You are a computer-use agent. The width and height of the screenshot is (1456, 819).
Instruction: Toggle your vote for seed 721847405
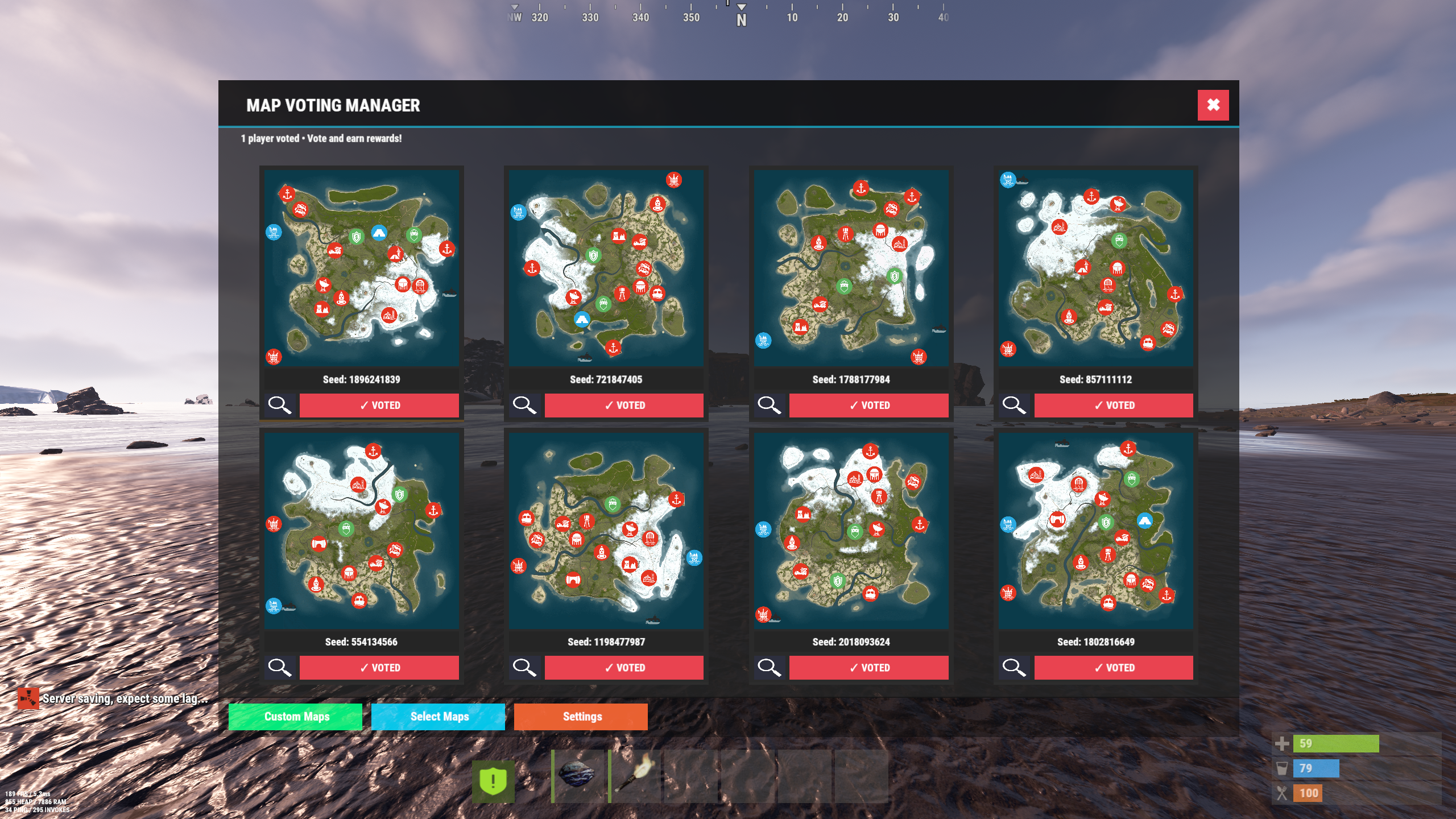[x=624, y=406]
